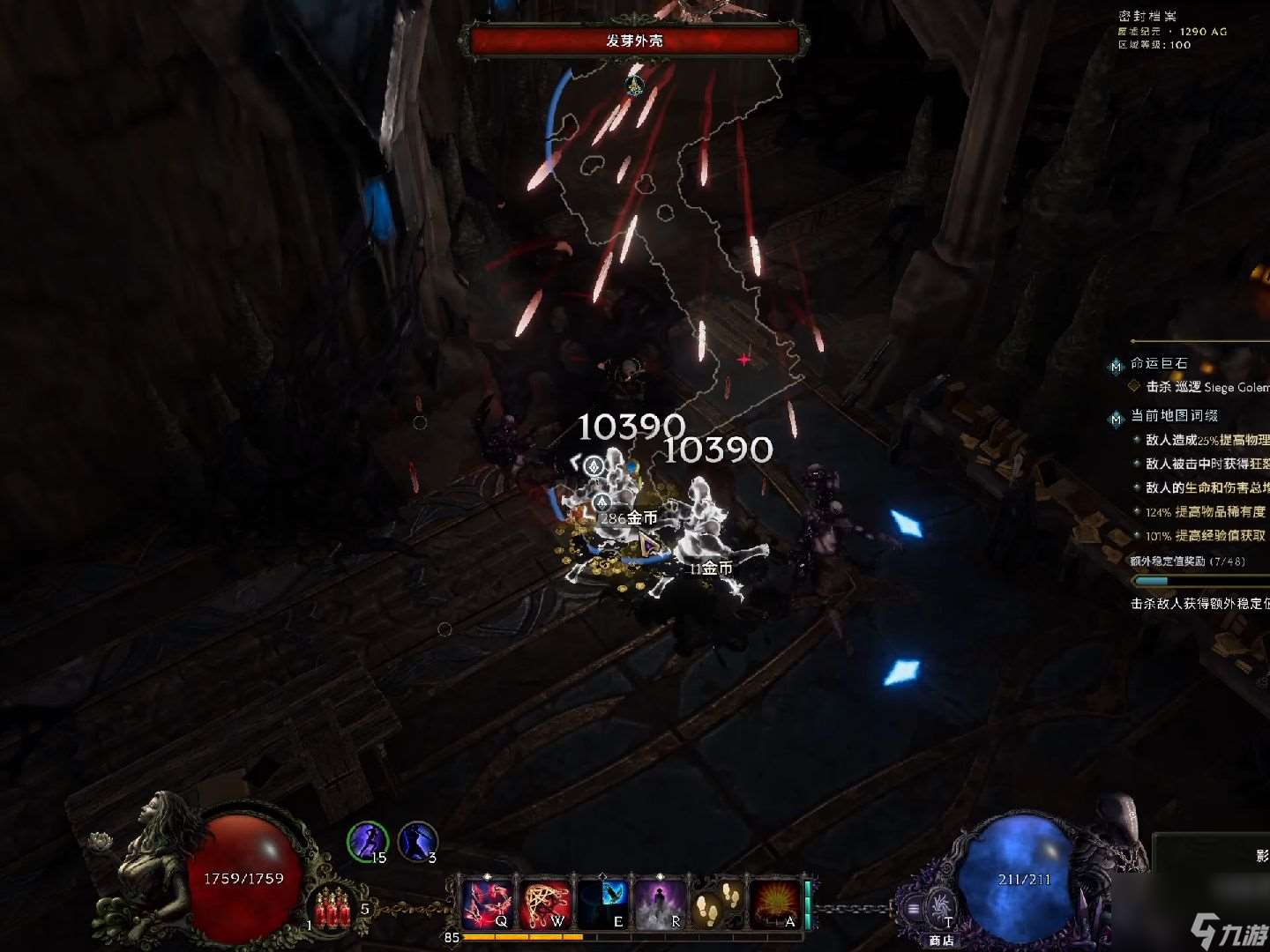The width and height of the screenshot is (1270, 952).
Task: Use the red health potion flasks
Action: click(x=332, y=908)
